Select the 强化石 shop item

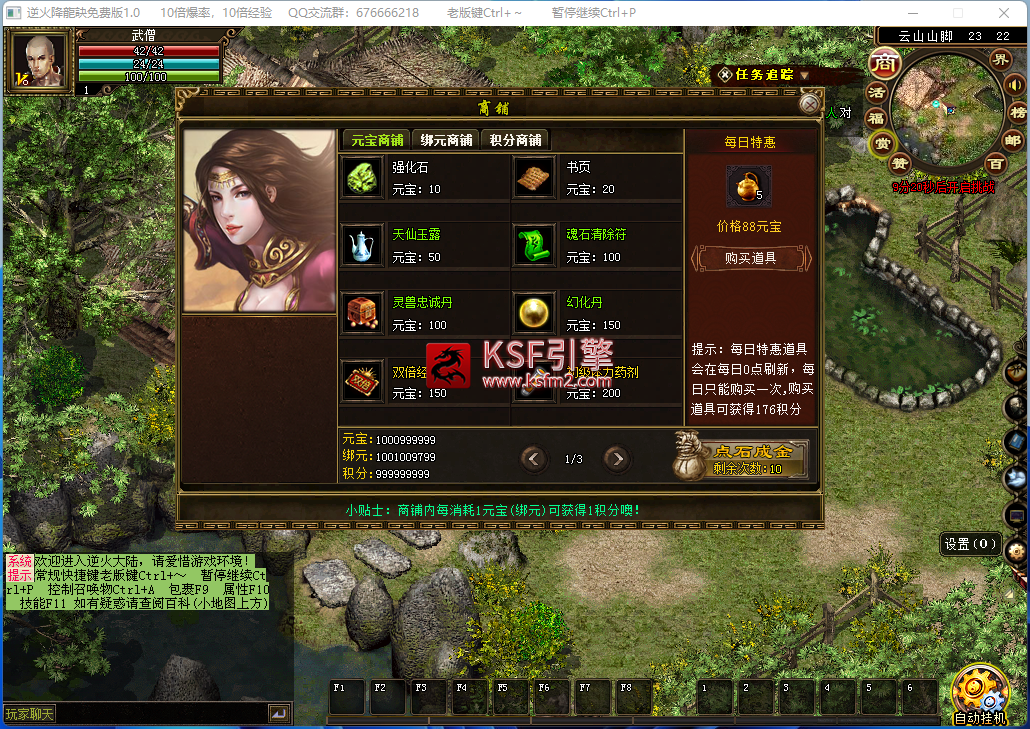point(361,177)
